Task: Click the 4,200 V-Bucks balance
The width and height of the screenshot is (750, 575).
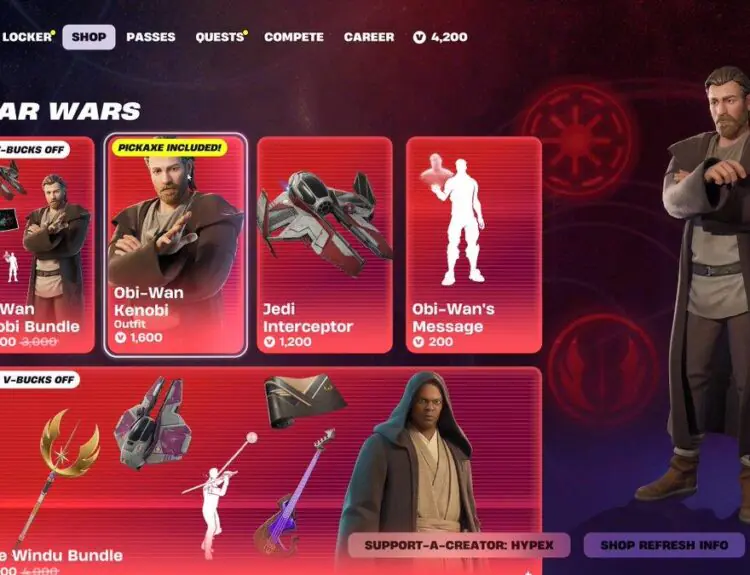Action: [441, 37]
